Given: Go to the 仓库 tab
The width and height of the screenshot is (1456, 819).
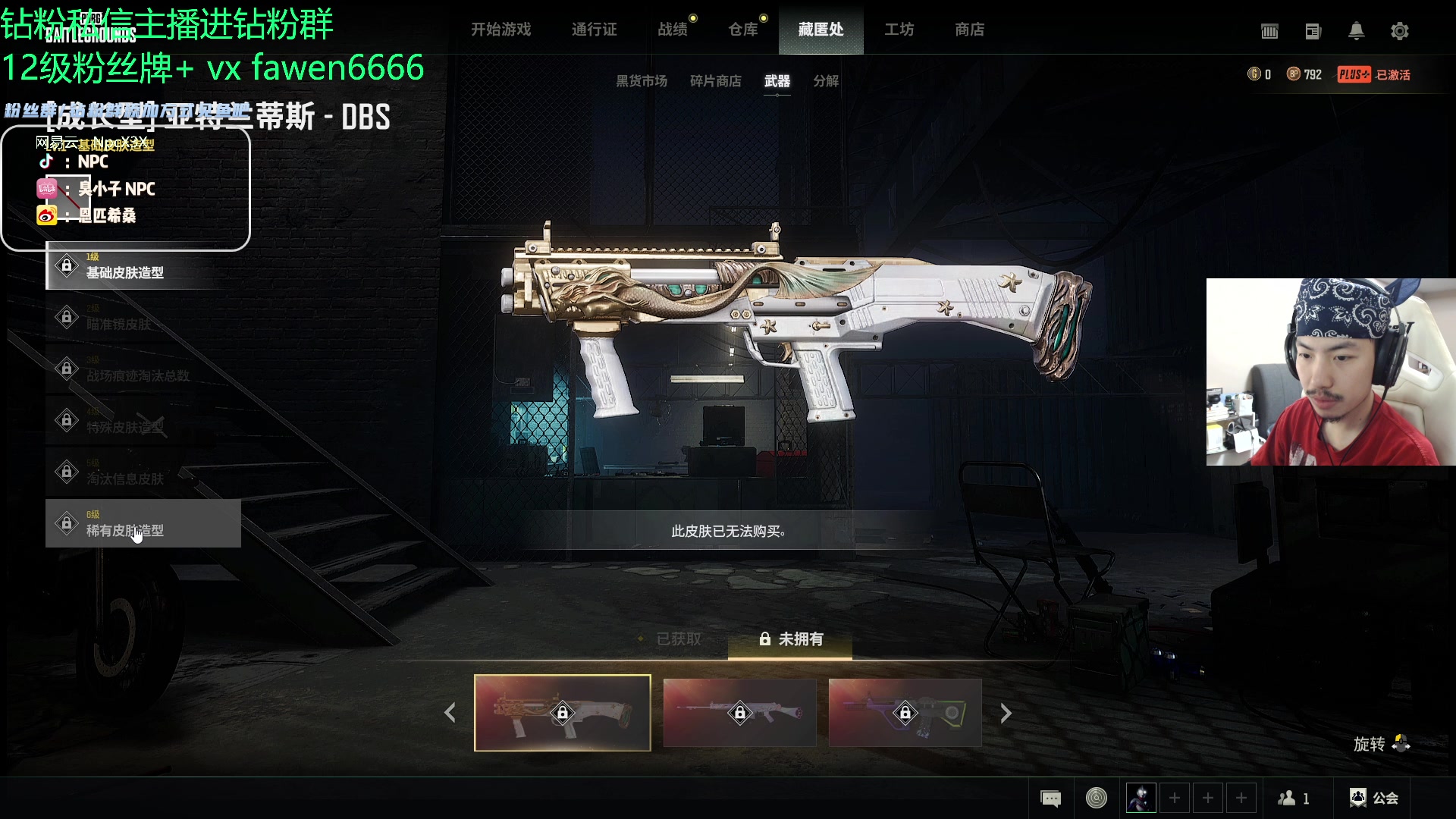Looking at the screenshot, I should pyautogui.click(x=743, y=30).
